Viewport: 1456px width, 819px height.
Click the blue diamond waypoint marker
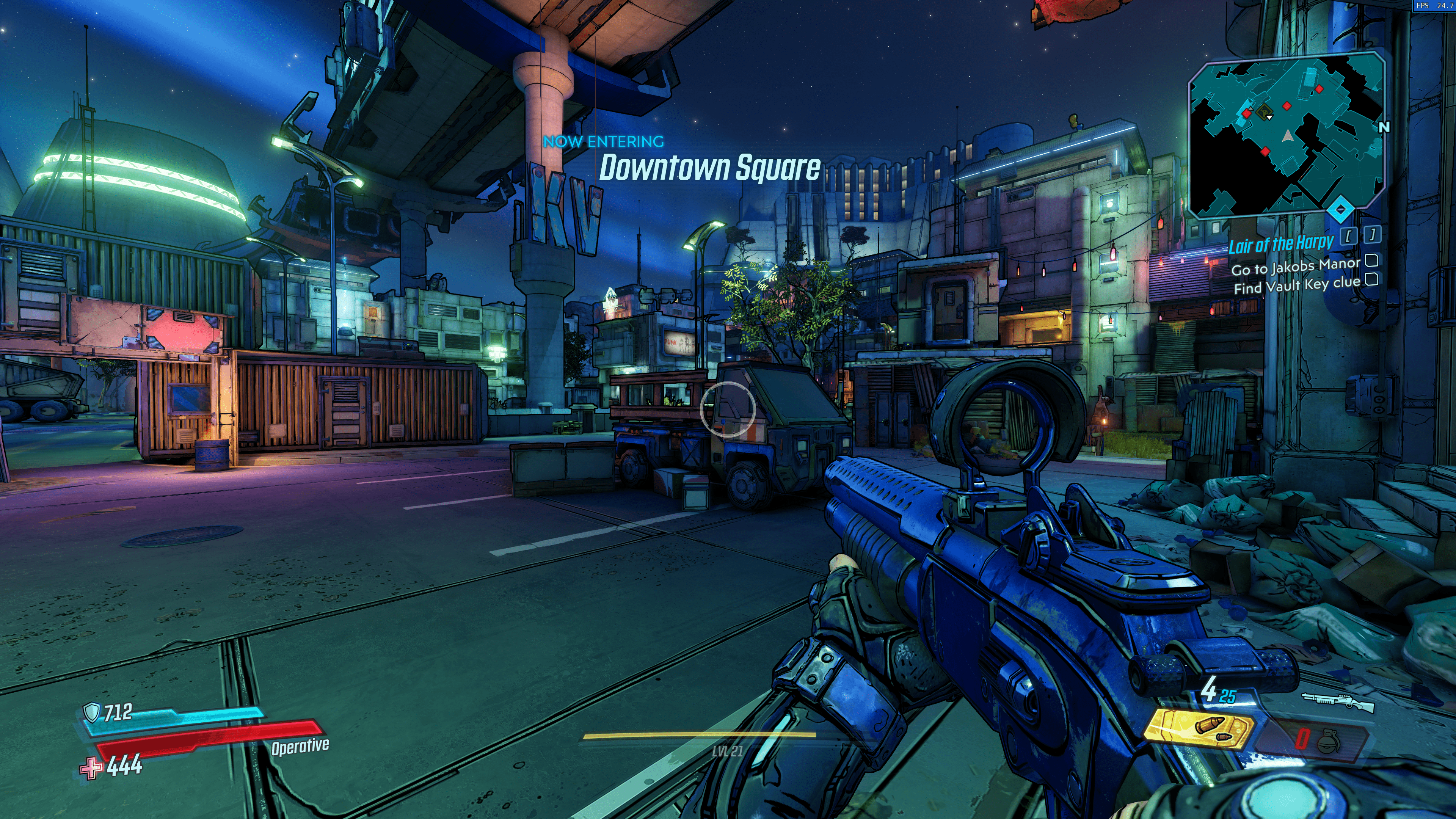(x=1340, y=210)
